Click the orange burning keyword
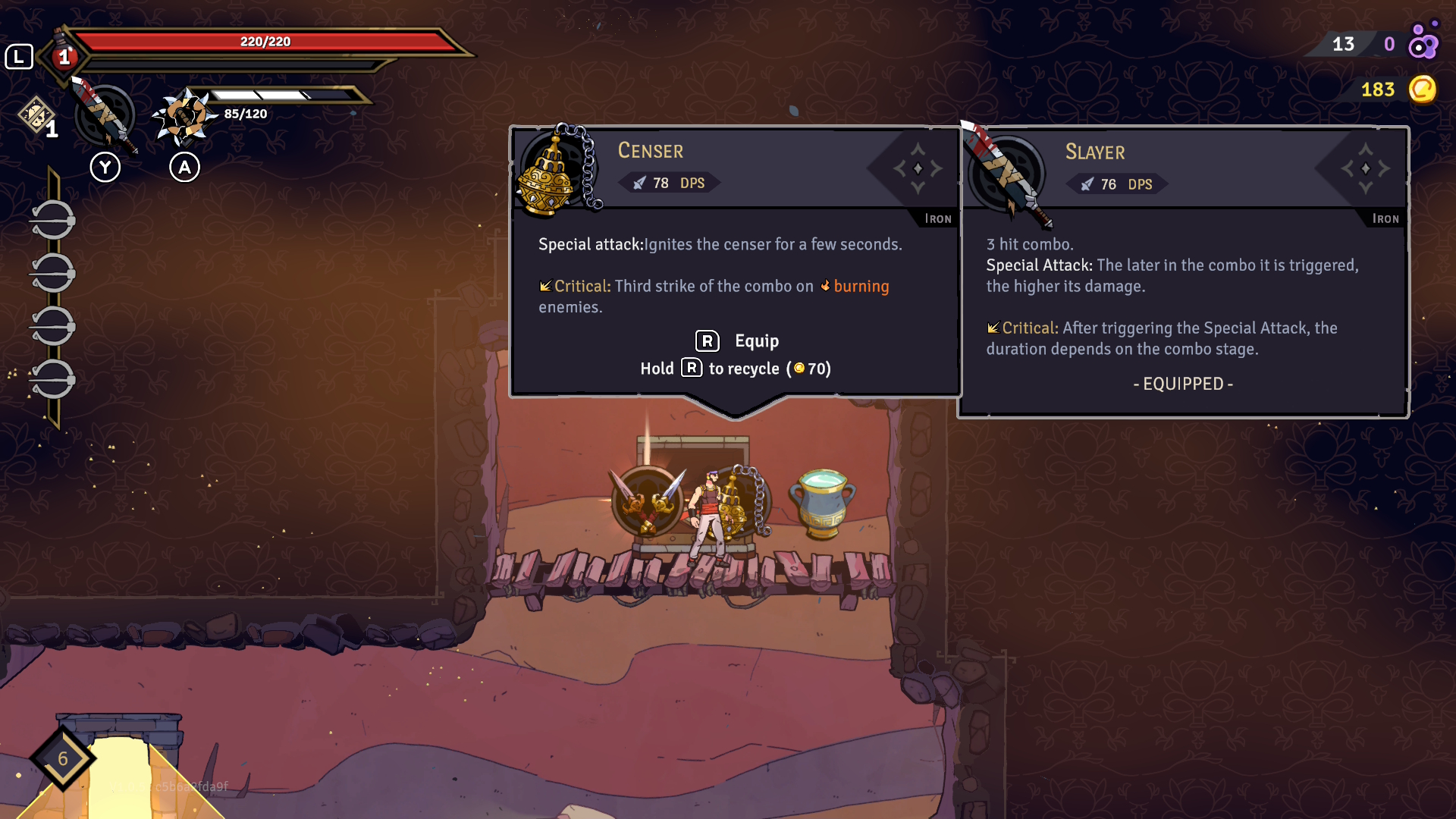 coord(861,287)
